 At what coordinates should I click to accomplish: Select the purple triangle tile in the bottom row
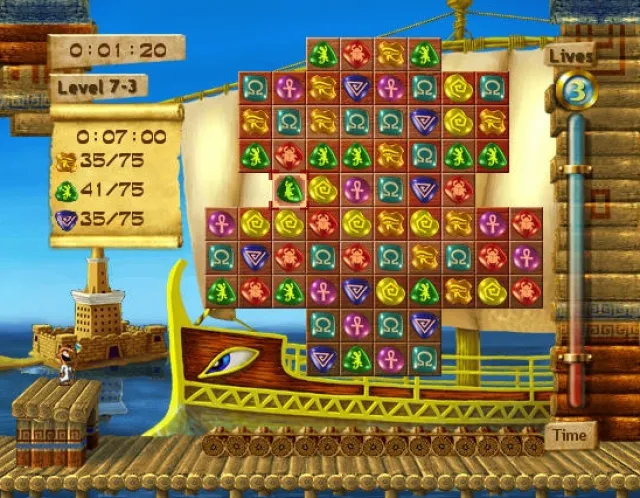click(322, 358)
